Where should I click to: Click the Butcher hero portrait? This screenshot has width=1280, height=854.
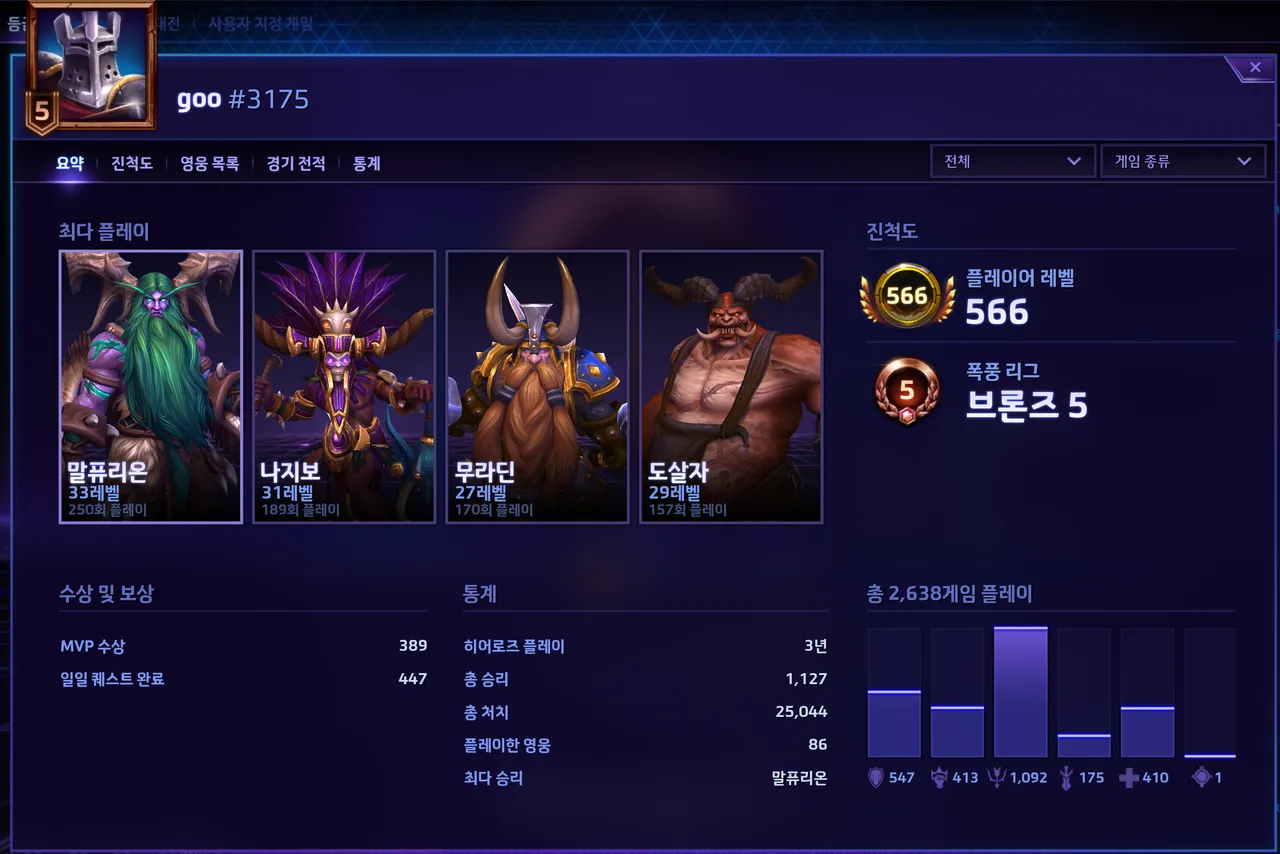731,387
